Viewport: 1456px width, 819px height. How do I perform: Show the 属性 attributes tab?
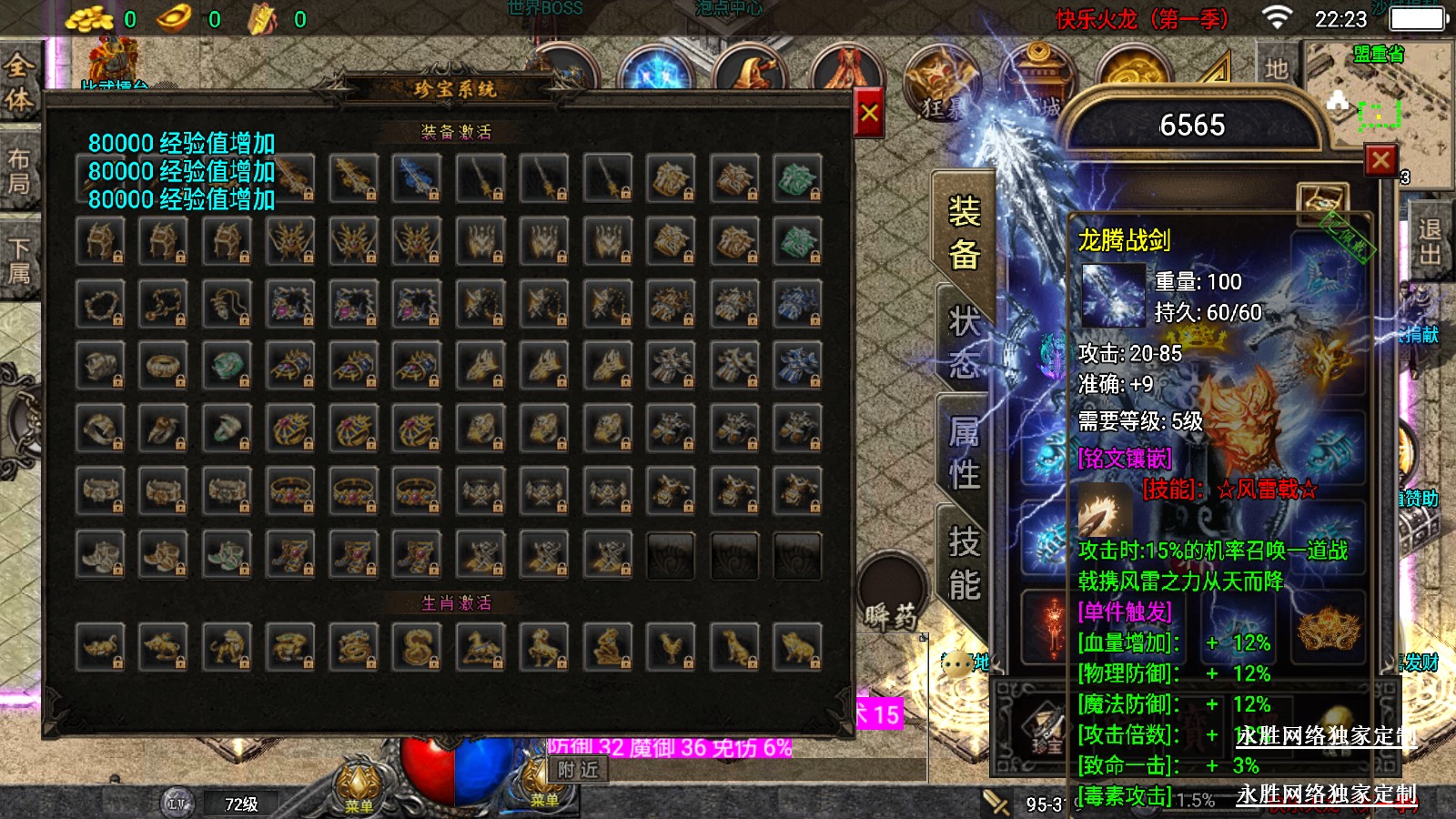(x=964, y=452)
